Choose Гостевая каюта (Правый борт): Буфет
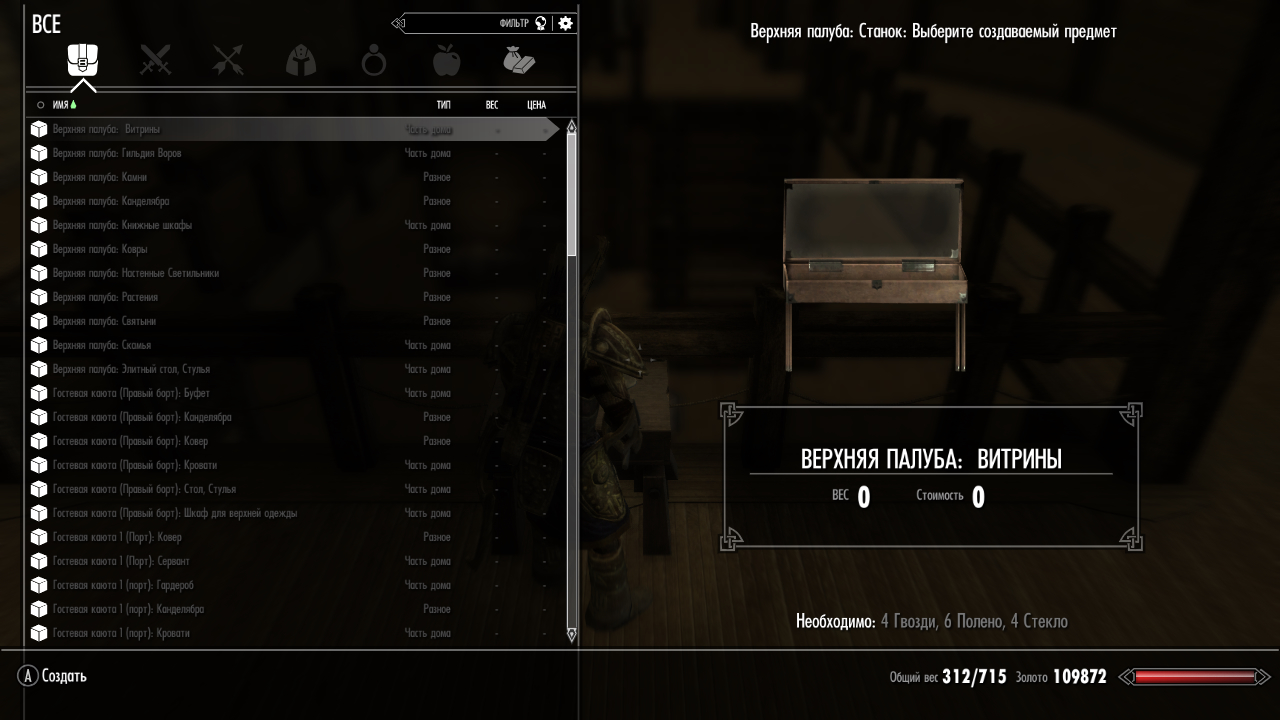Screen dimensions: 1280x720 [x=131, y=393]
